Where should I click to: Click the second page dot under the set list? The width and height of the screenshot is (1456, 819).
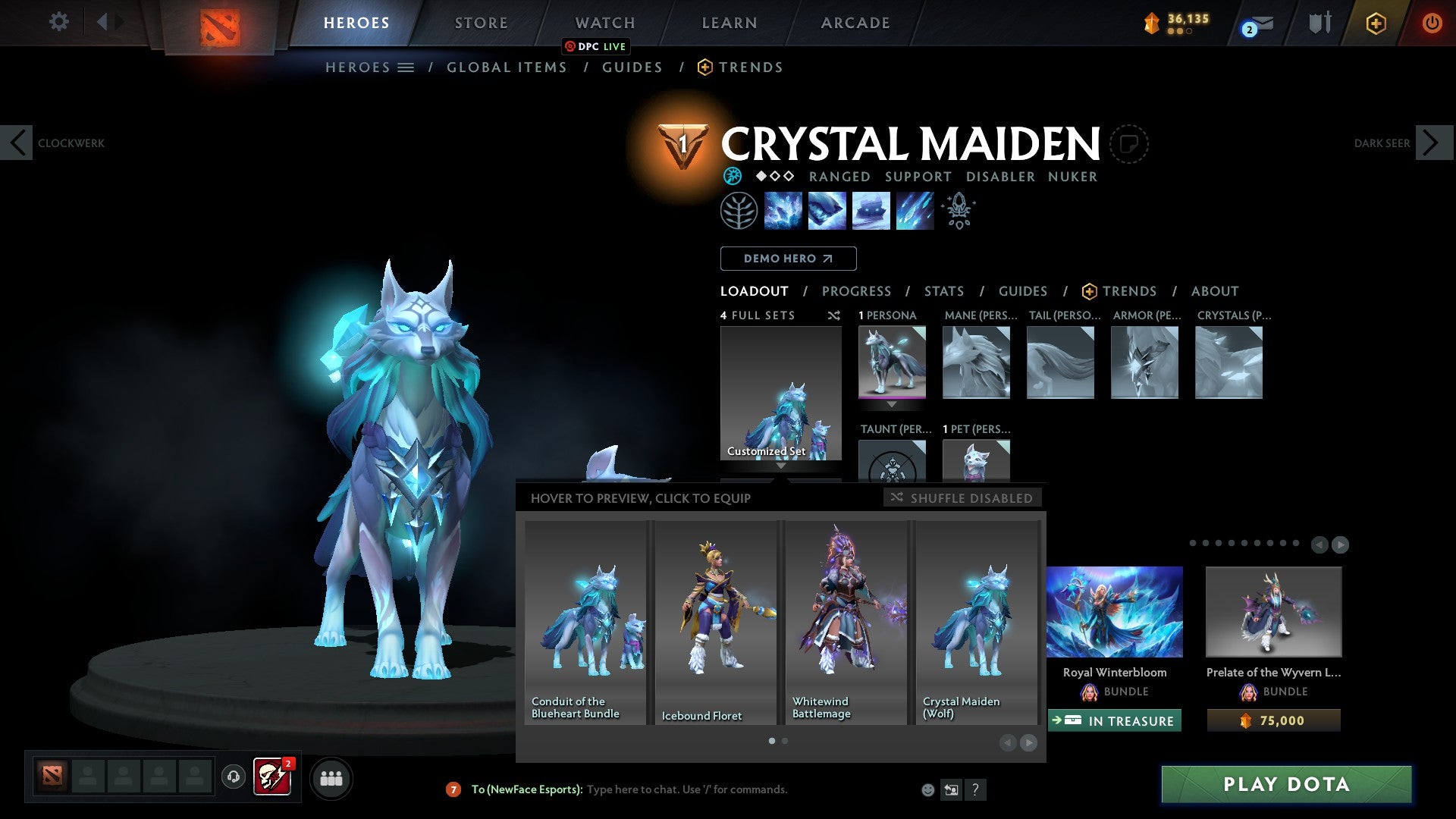pyautogui.click(x=784, y=741)
